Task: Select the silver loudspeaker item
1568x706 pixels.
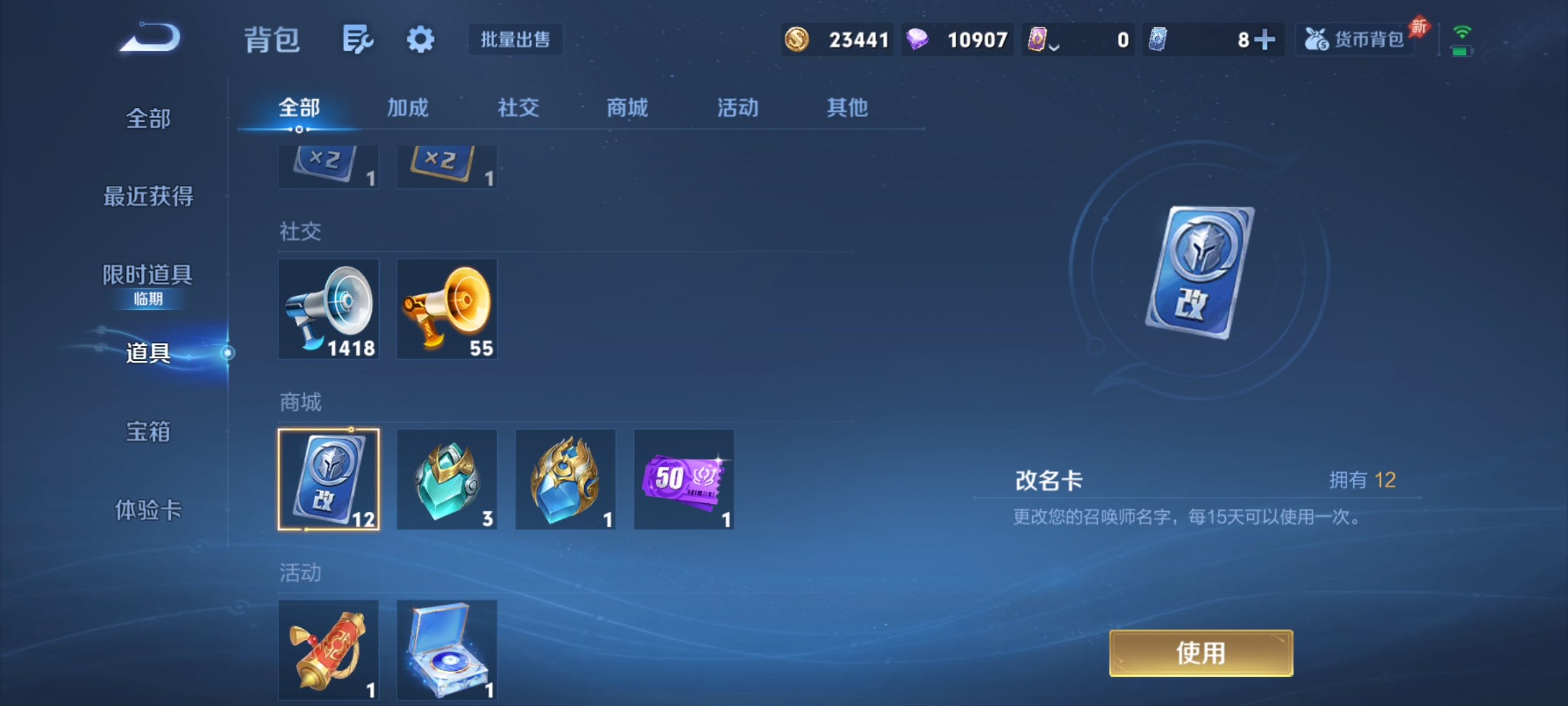Action: (x=329, y=309)
